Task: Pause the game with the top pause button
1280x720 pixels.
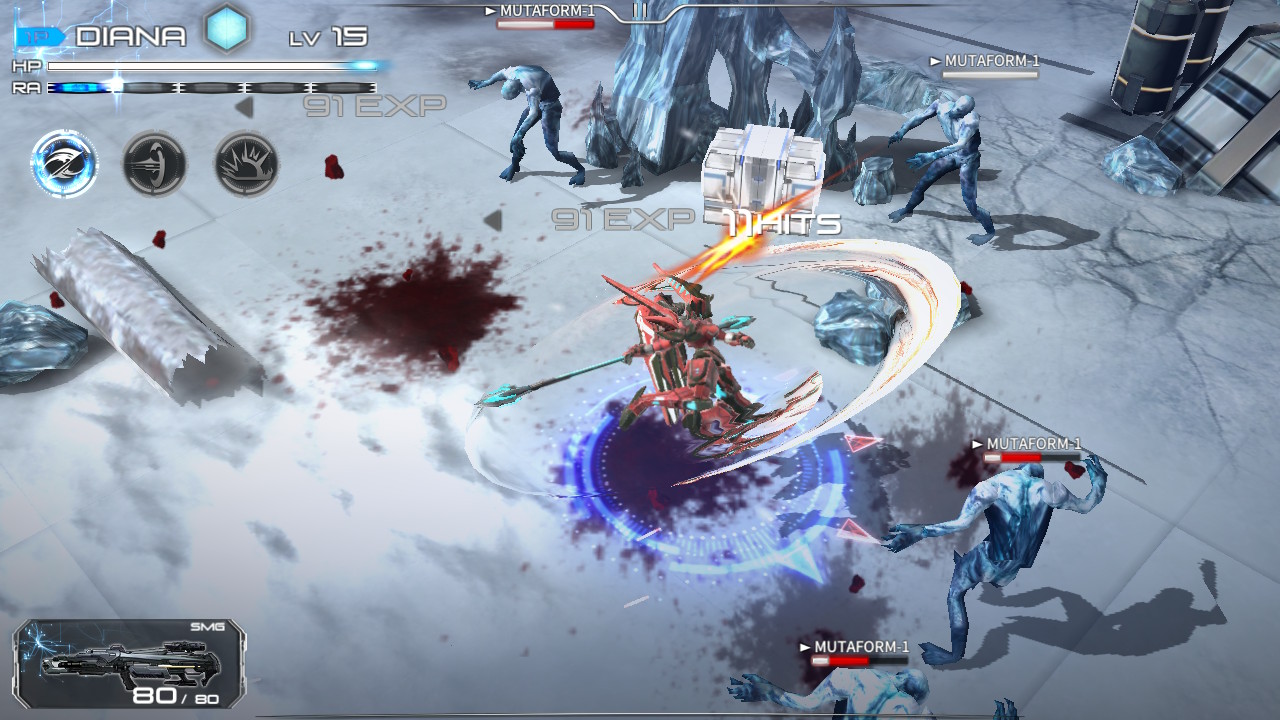Action: 640,11
